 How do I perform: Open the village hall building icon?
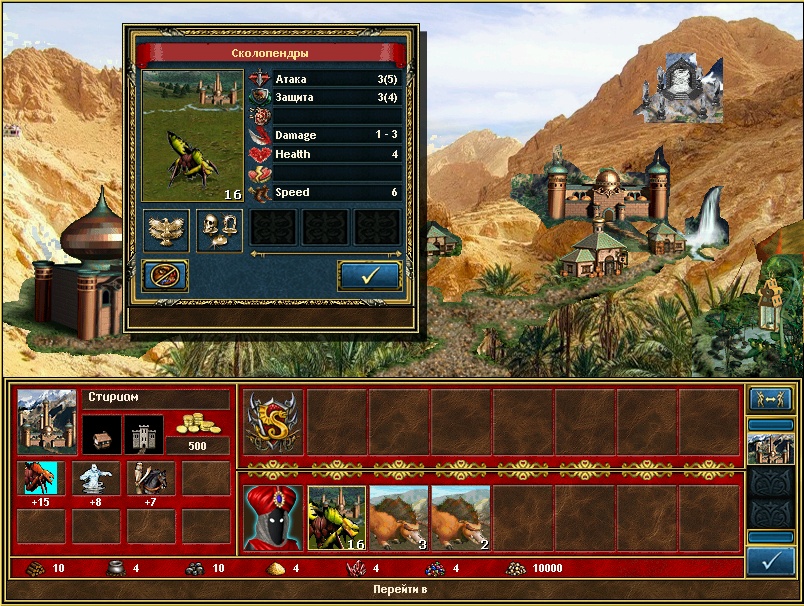tap(101, 435)
